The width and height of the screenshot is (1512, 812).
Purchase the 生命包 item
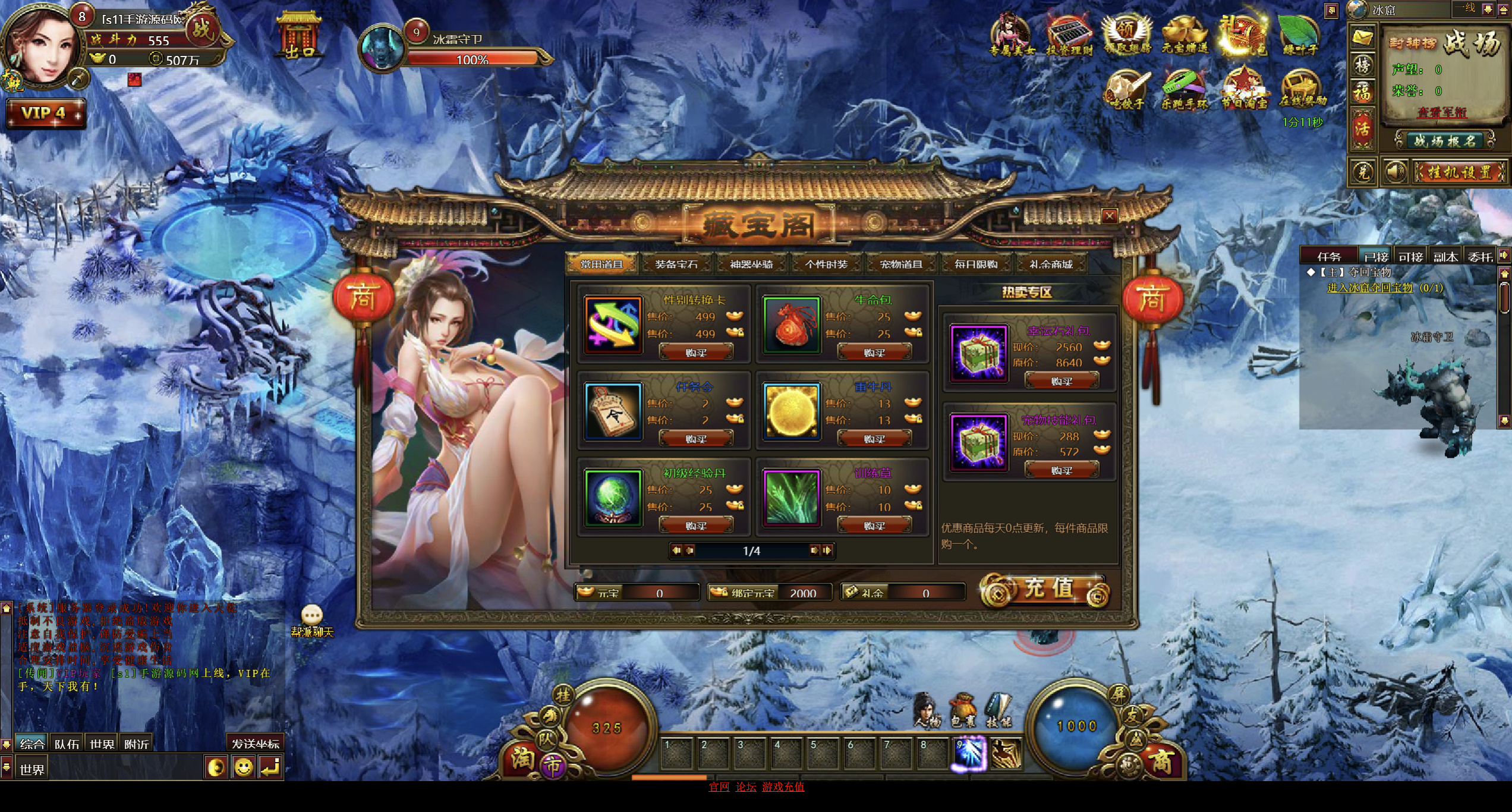tap(874, 353)
